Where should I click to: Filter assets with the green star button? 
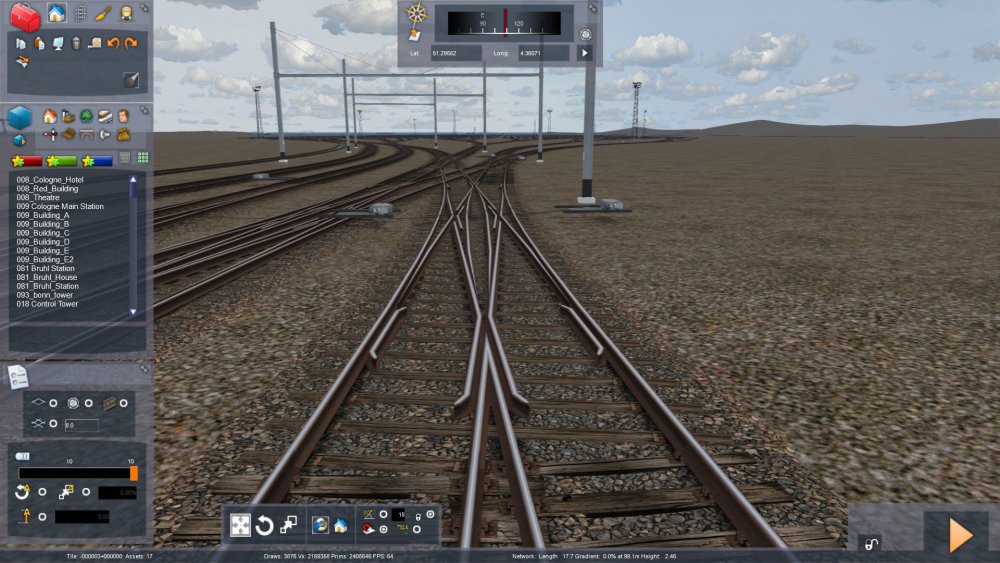(x=62, y=160)
